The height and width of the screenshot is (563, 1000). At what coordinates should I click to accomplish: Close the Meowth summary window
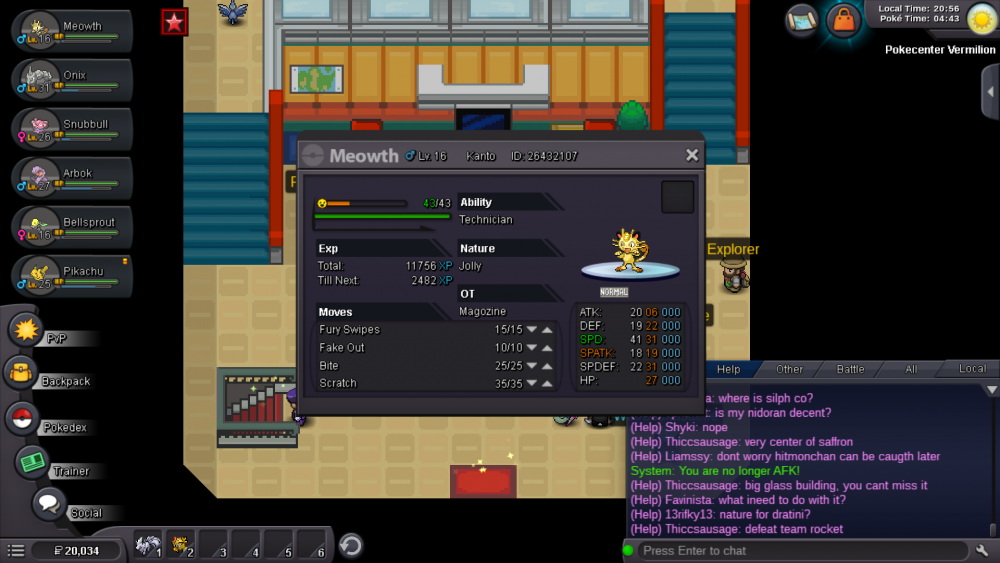coord(691,155)
